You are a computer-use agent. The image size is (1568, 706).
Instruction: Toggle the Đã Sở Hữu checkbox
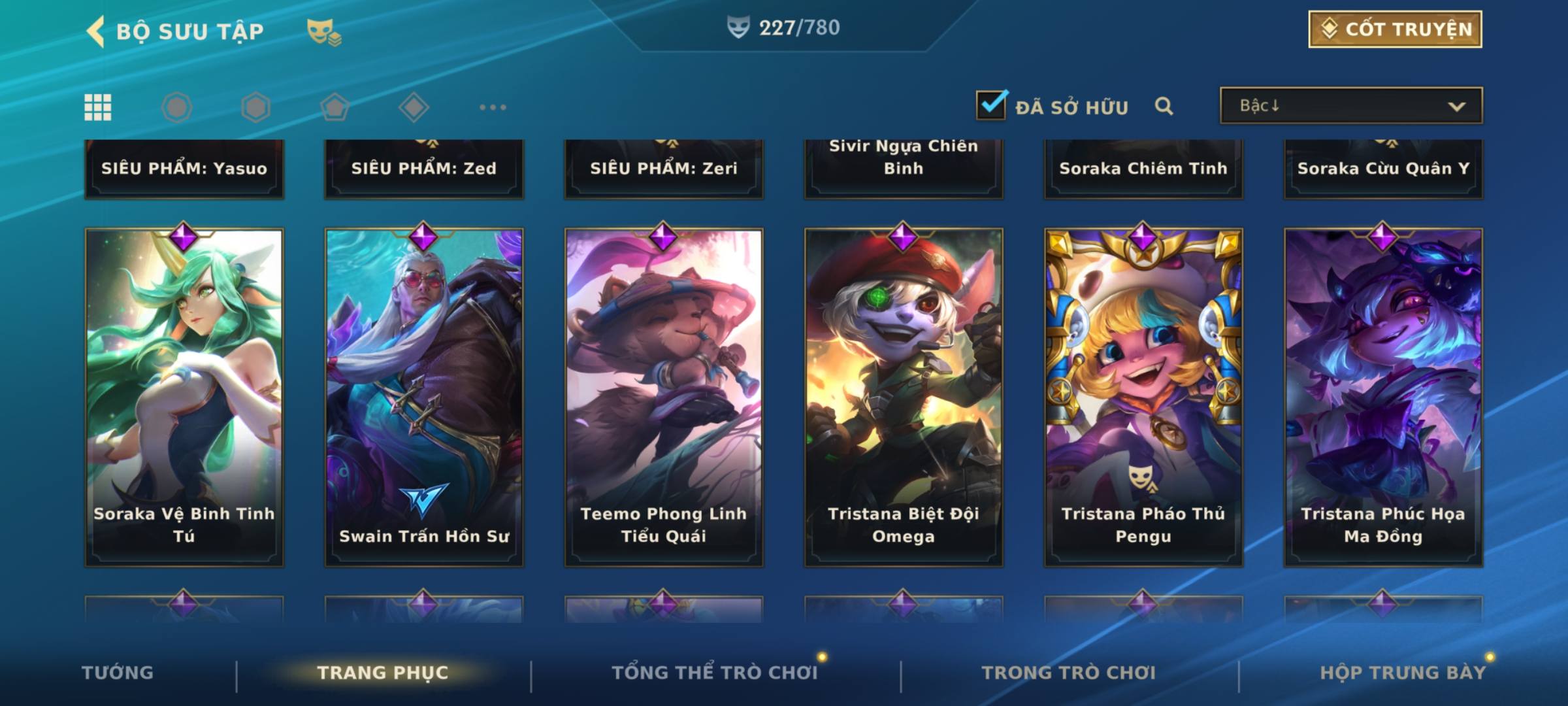[x=991, y=105]
